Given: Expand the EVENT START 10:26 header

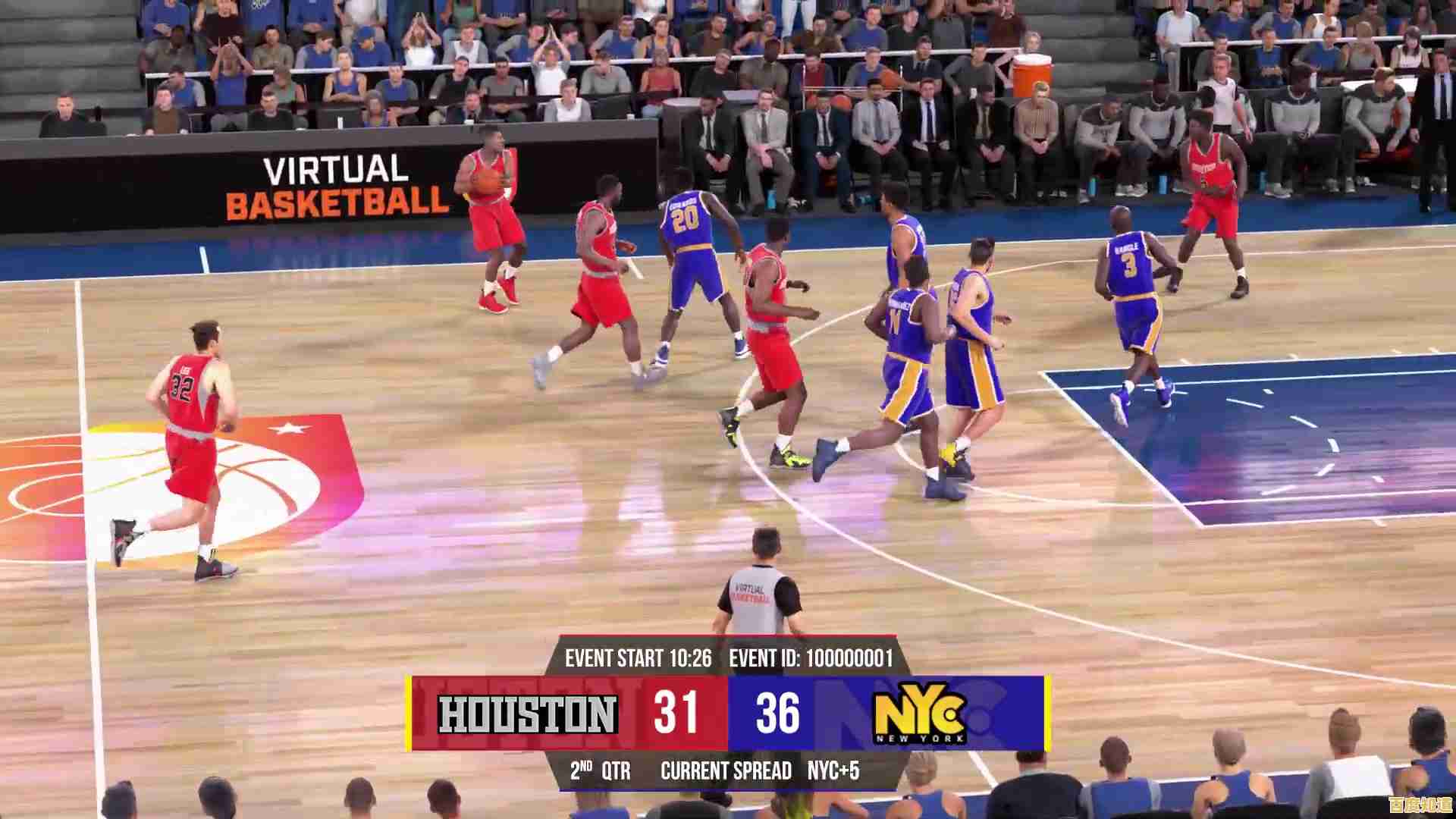Looking at the screenshot, I should [639, 658].
